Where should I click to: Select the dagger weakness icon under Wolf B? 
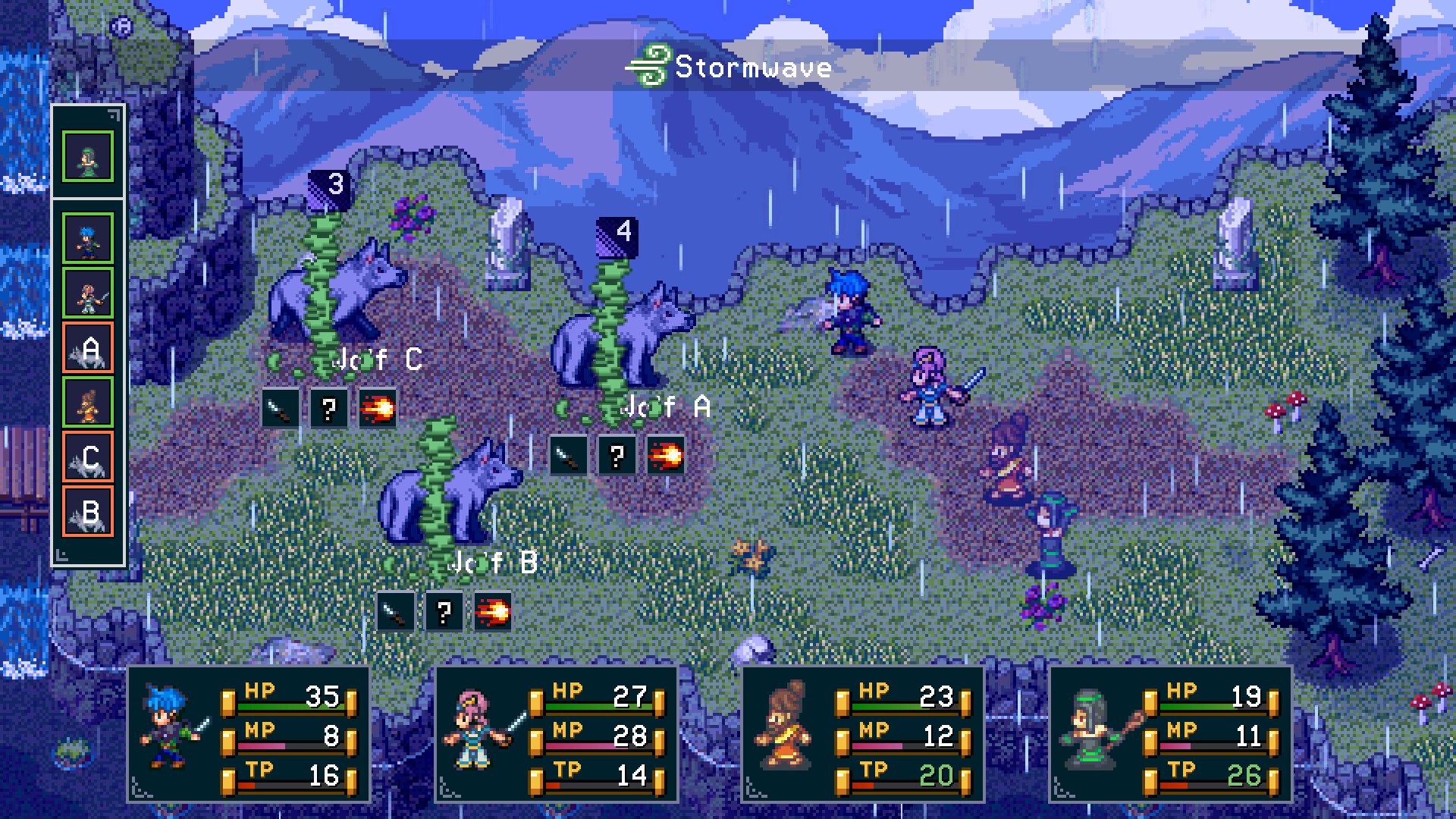point(395,611)
